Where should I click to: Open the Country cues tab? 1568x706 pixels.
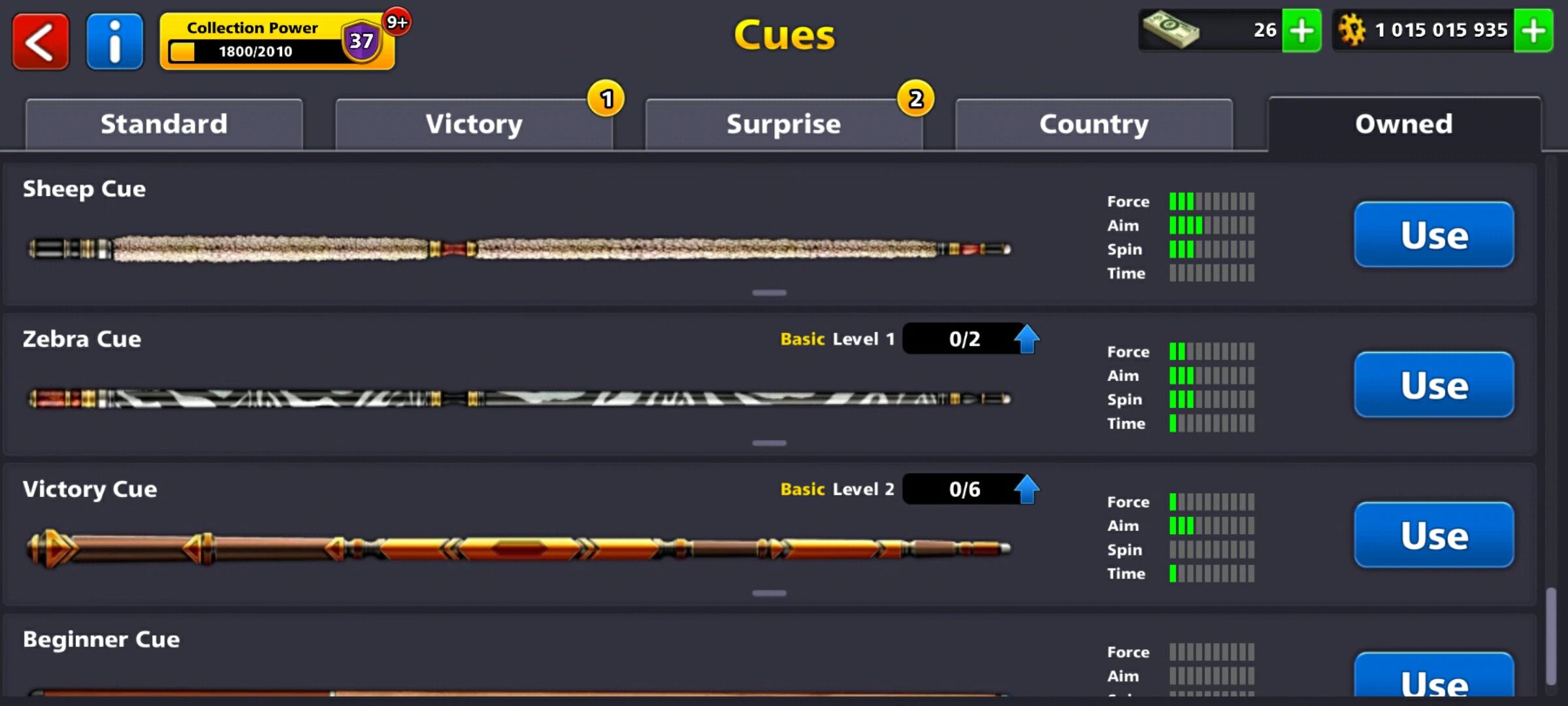point(1094,124)
